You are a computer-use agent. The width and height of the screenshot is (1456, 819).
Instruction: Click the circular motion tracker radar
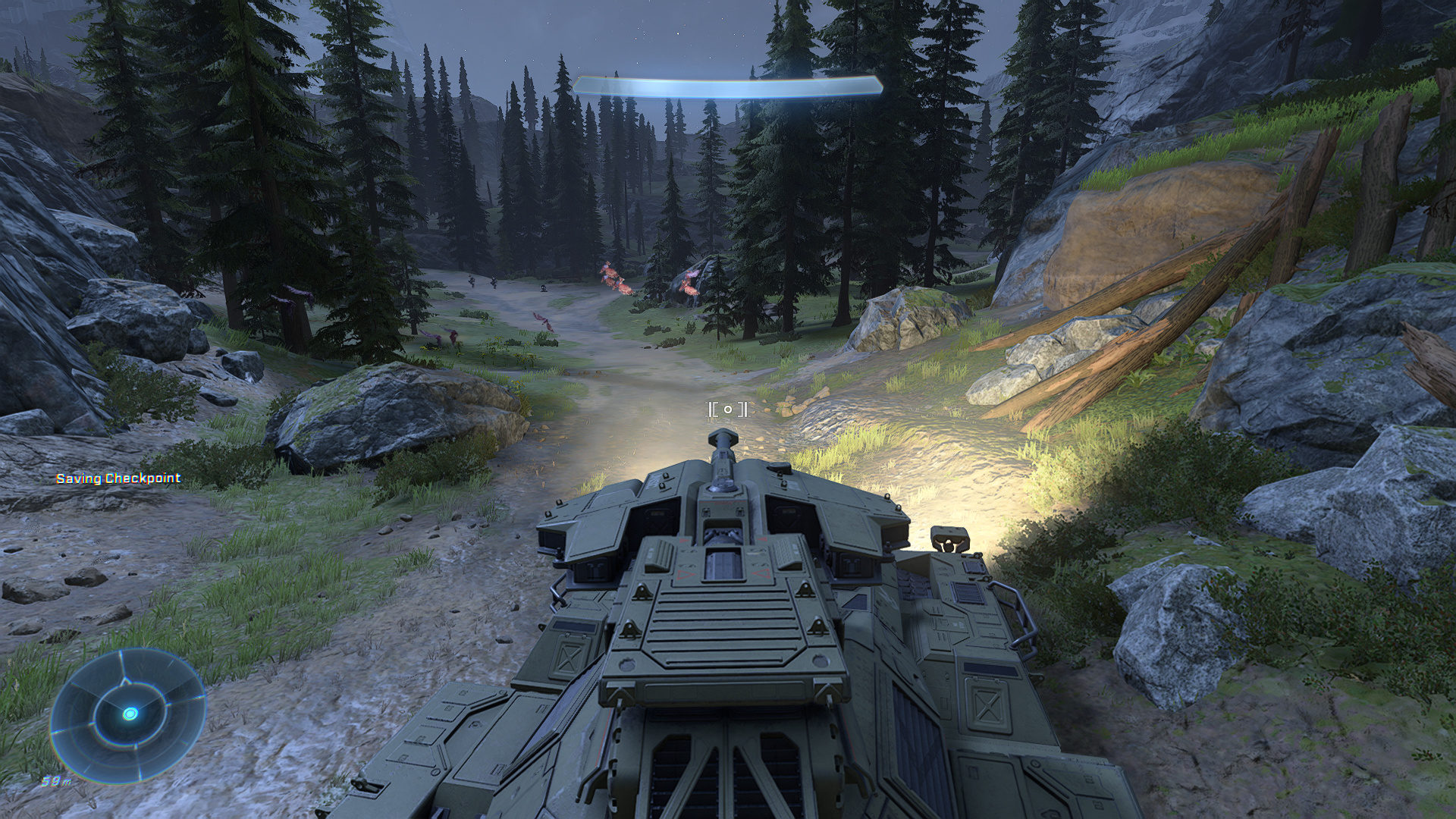pos(129,714)
